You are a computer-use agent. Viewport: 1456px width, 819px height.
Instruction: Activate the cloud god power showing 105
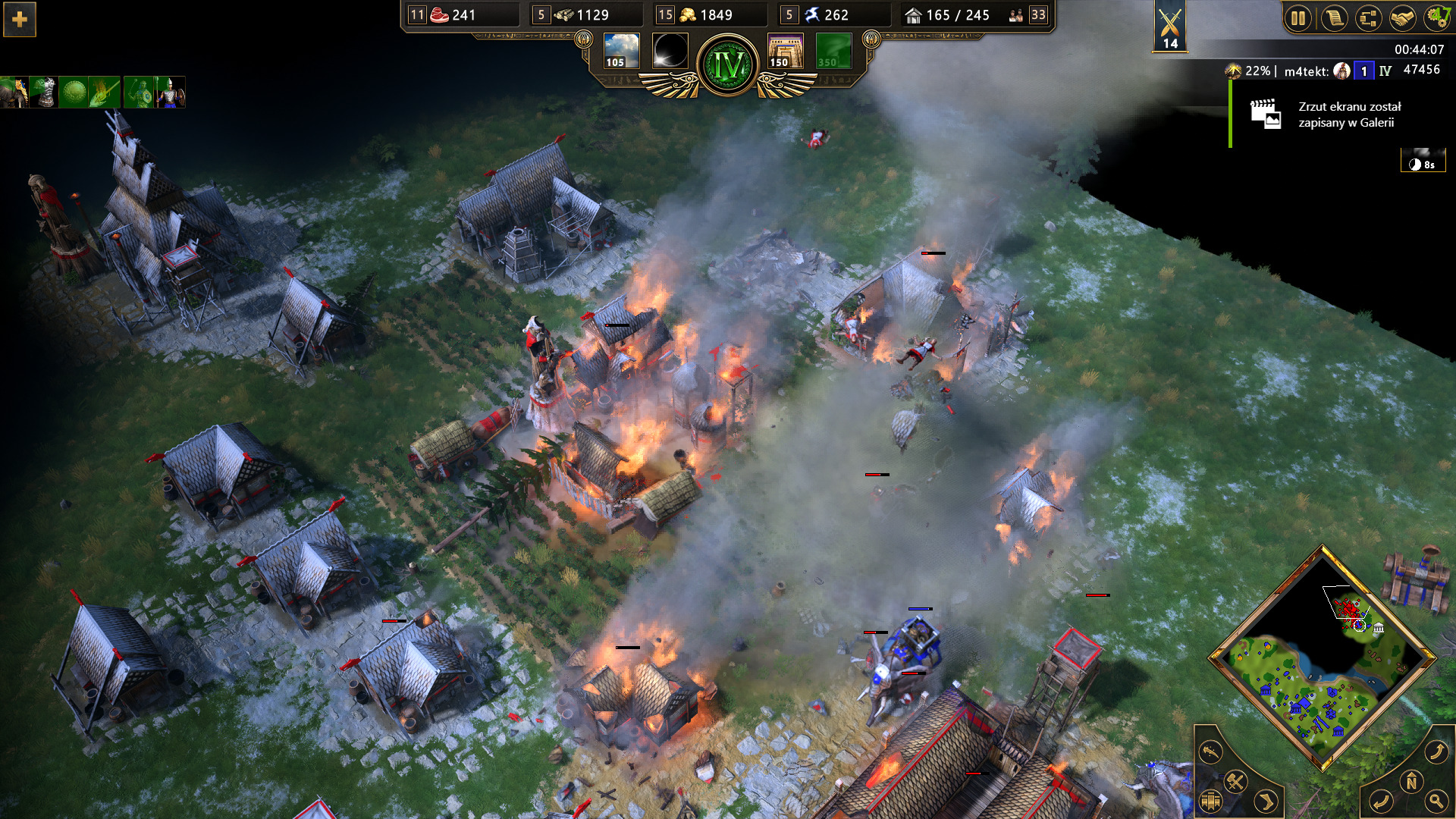pos(621,51)
